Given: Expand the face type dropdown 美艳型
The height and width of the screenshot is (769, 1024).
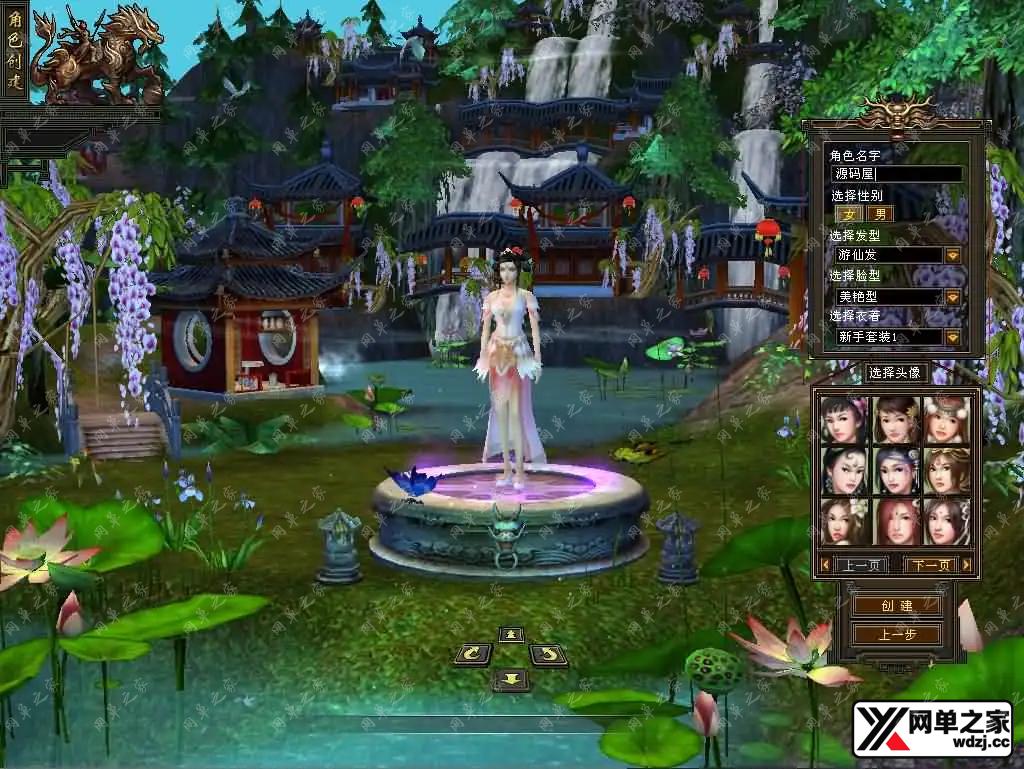Looking at the screenshot, I should (952, 297).
